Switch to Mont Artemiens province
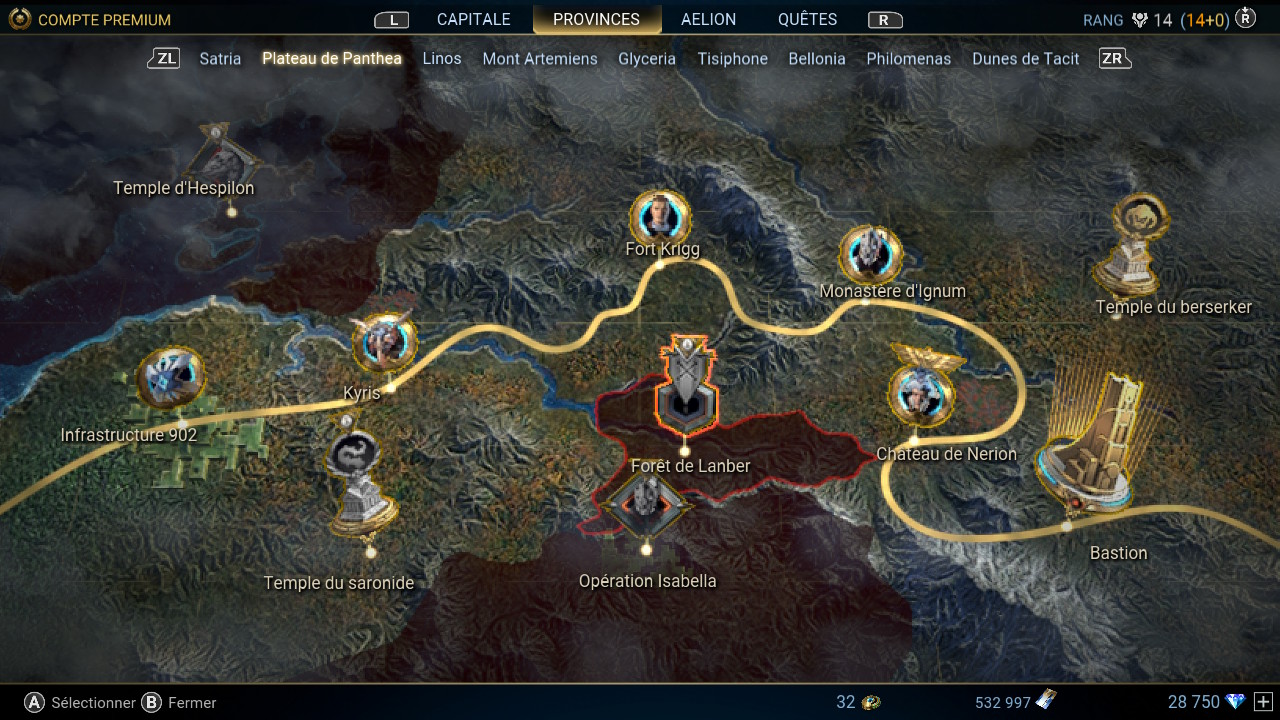The width and height of the screenshot is (1280, 720). [x=540, y=59]
